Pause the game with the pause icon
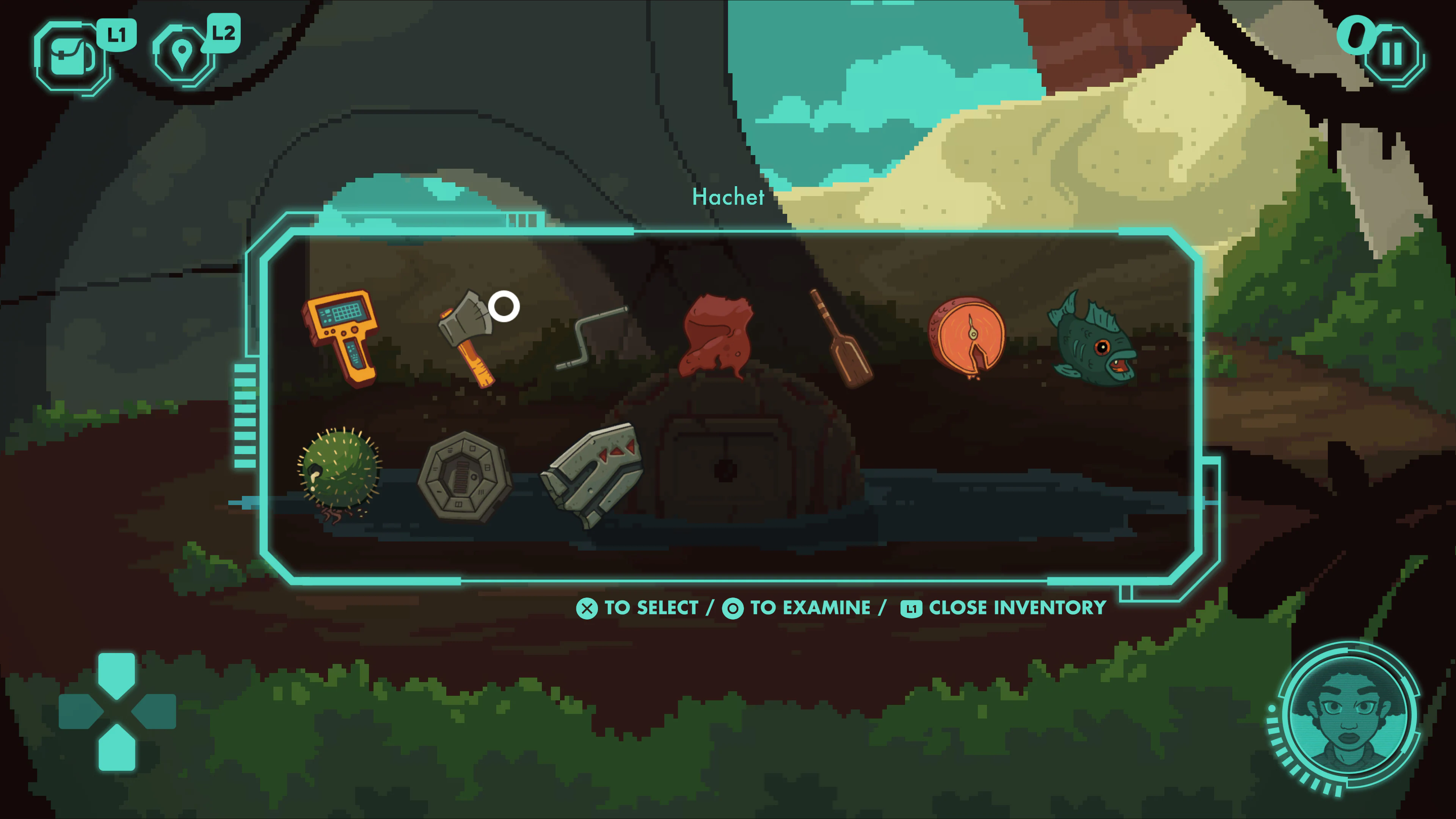The width and height of the screenshot is (1456, 819). click(x=1394, y=54)
